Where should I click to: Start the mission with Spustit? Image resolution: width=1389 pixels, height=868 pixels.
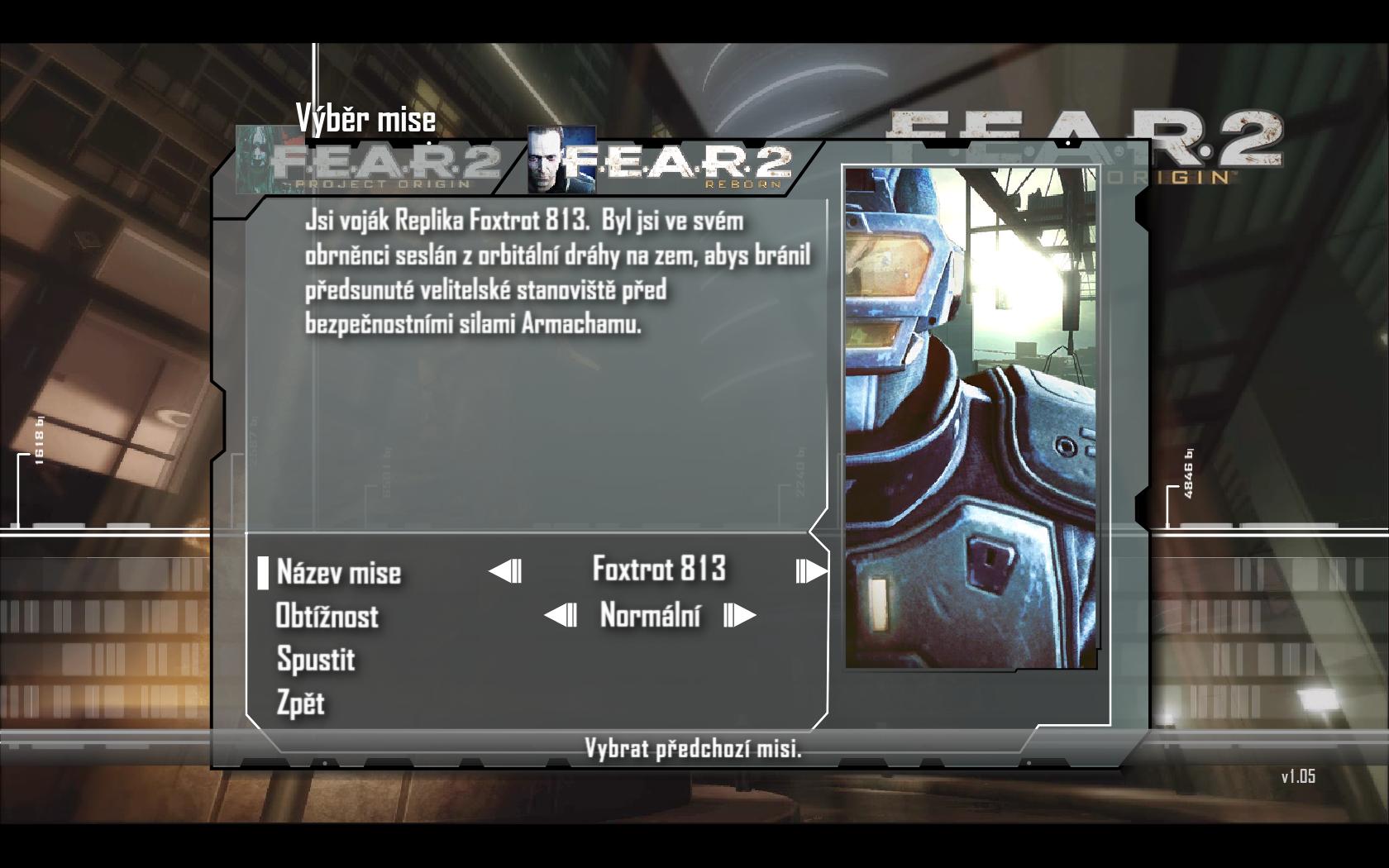coord(316,660)
